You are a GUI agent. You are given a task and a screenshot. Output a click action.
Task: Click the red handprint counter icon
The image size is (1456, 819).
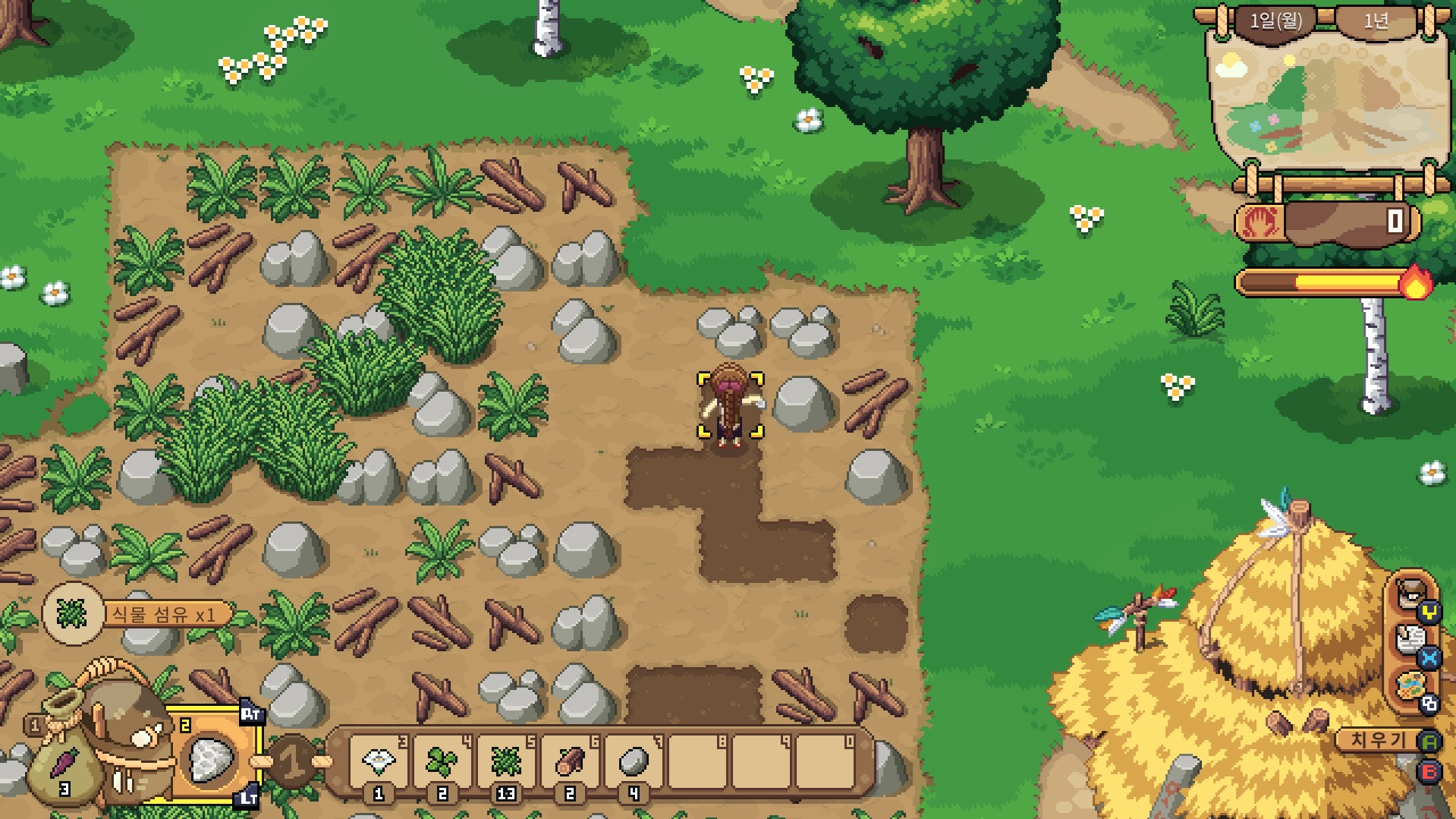(1259, 222)
